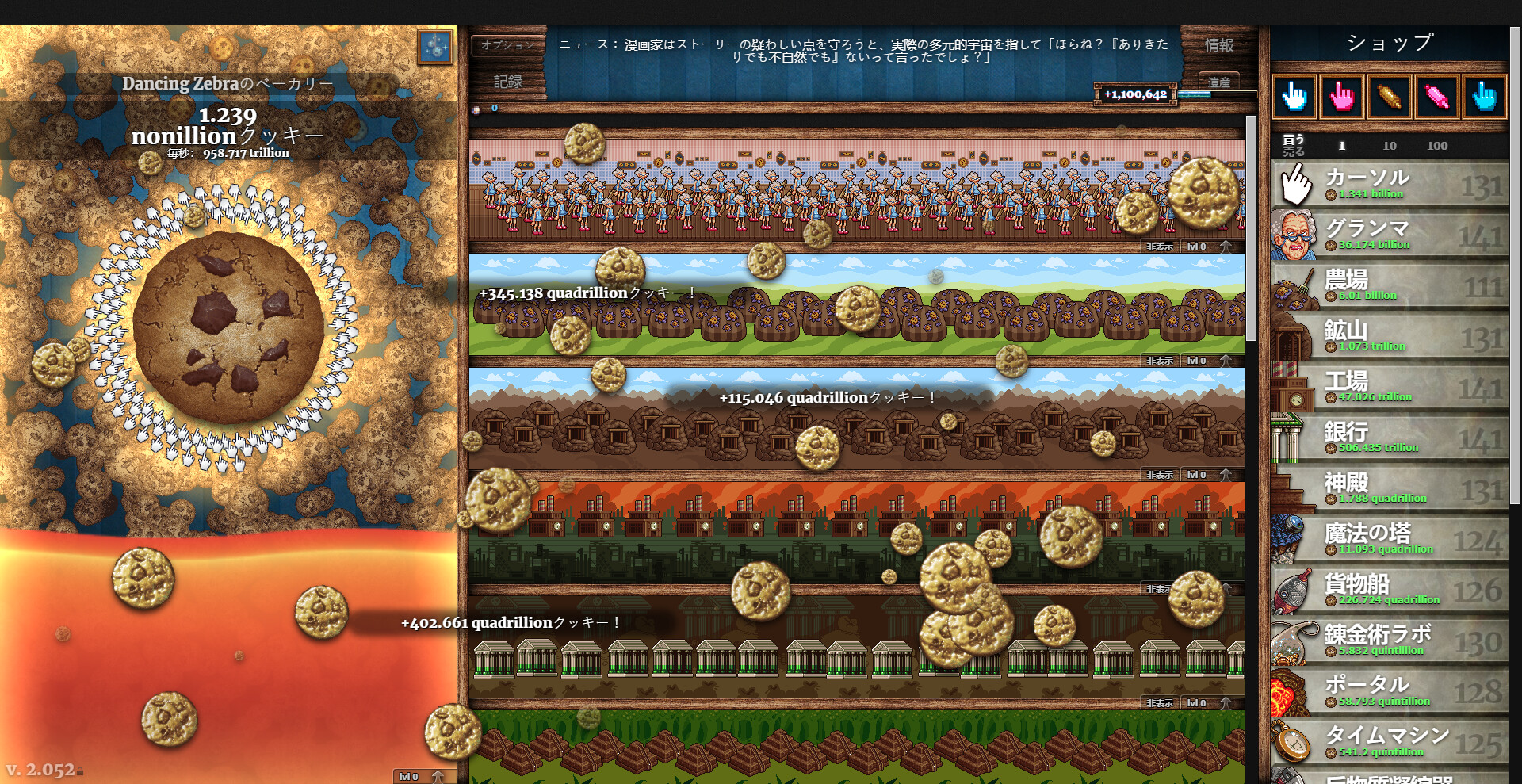
Task: Open the 情報 panel
Action: 1218,45
